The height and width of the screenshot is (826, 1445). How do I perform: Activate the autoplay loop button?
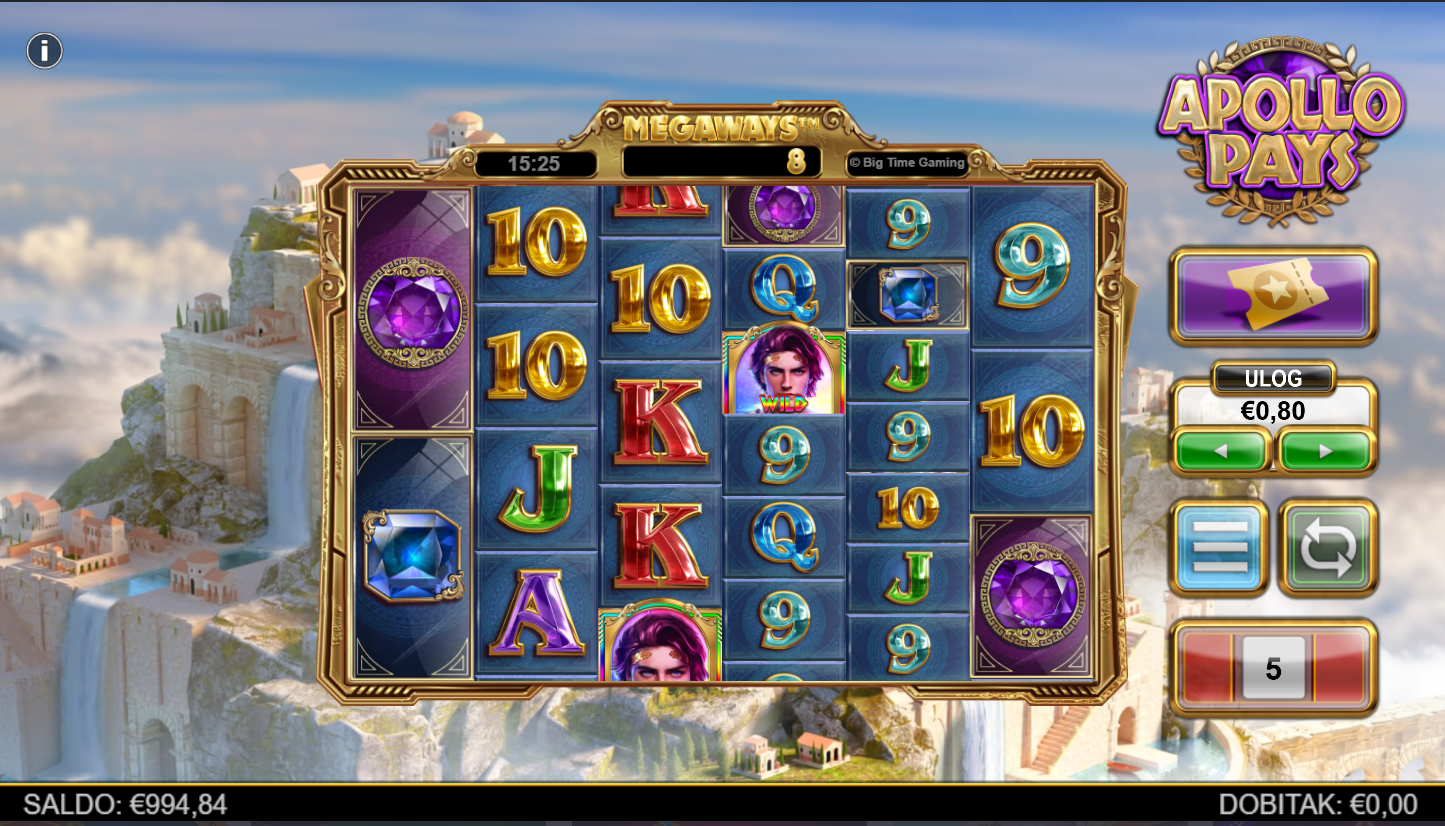(x=1328, y=547)
